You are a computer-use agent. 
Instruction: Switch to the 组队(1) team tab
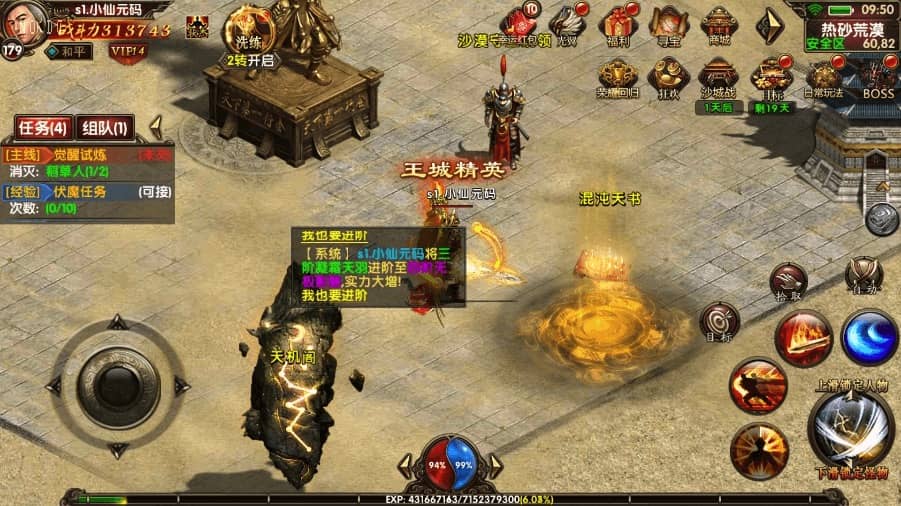[x=103, y=128]
